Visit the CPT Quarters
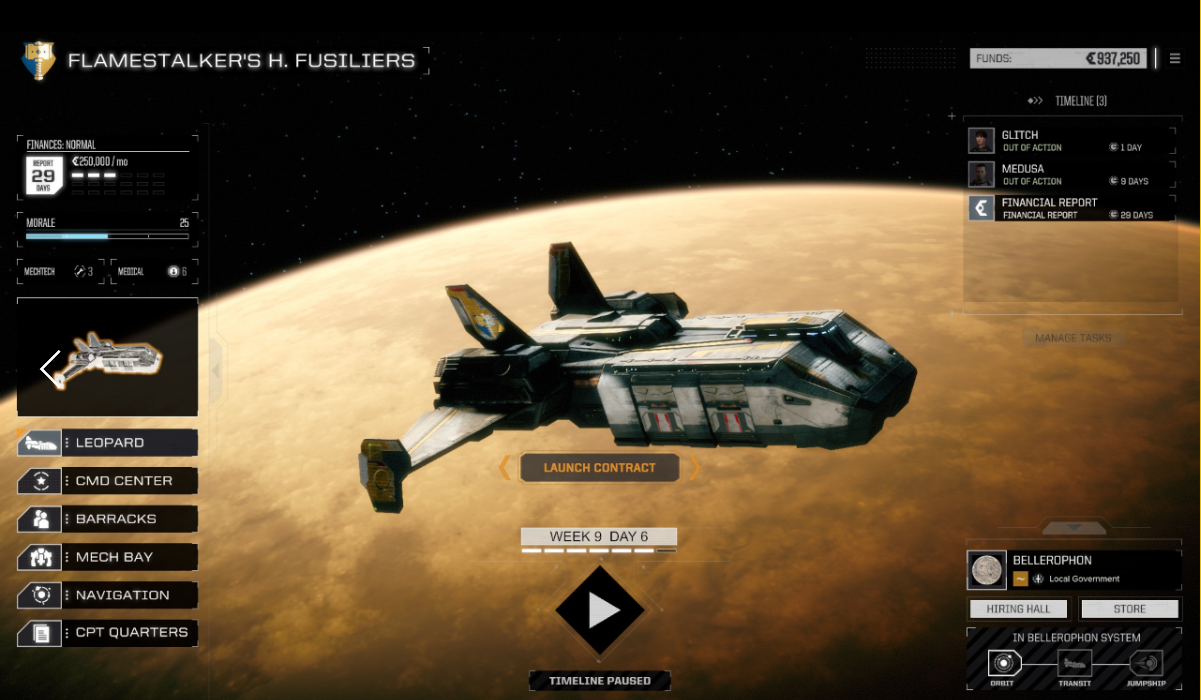The height and width of the screenshot is (700, 1201). [x=108, y=632]
